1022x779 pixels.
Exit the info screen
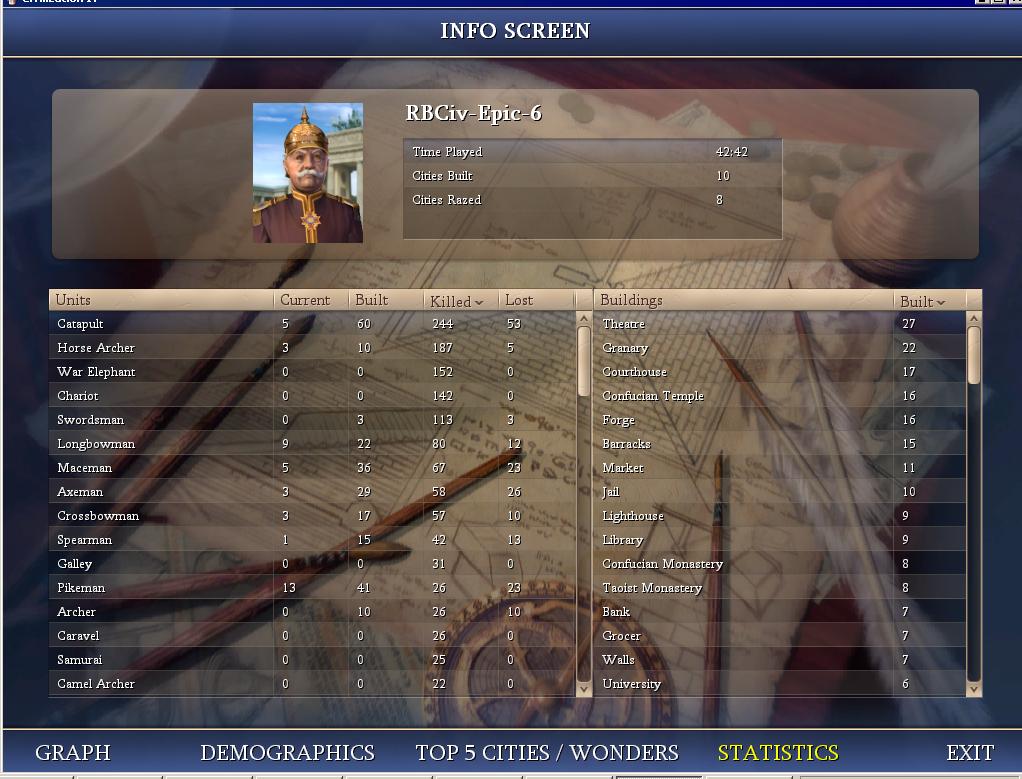970,753
